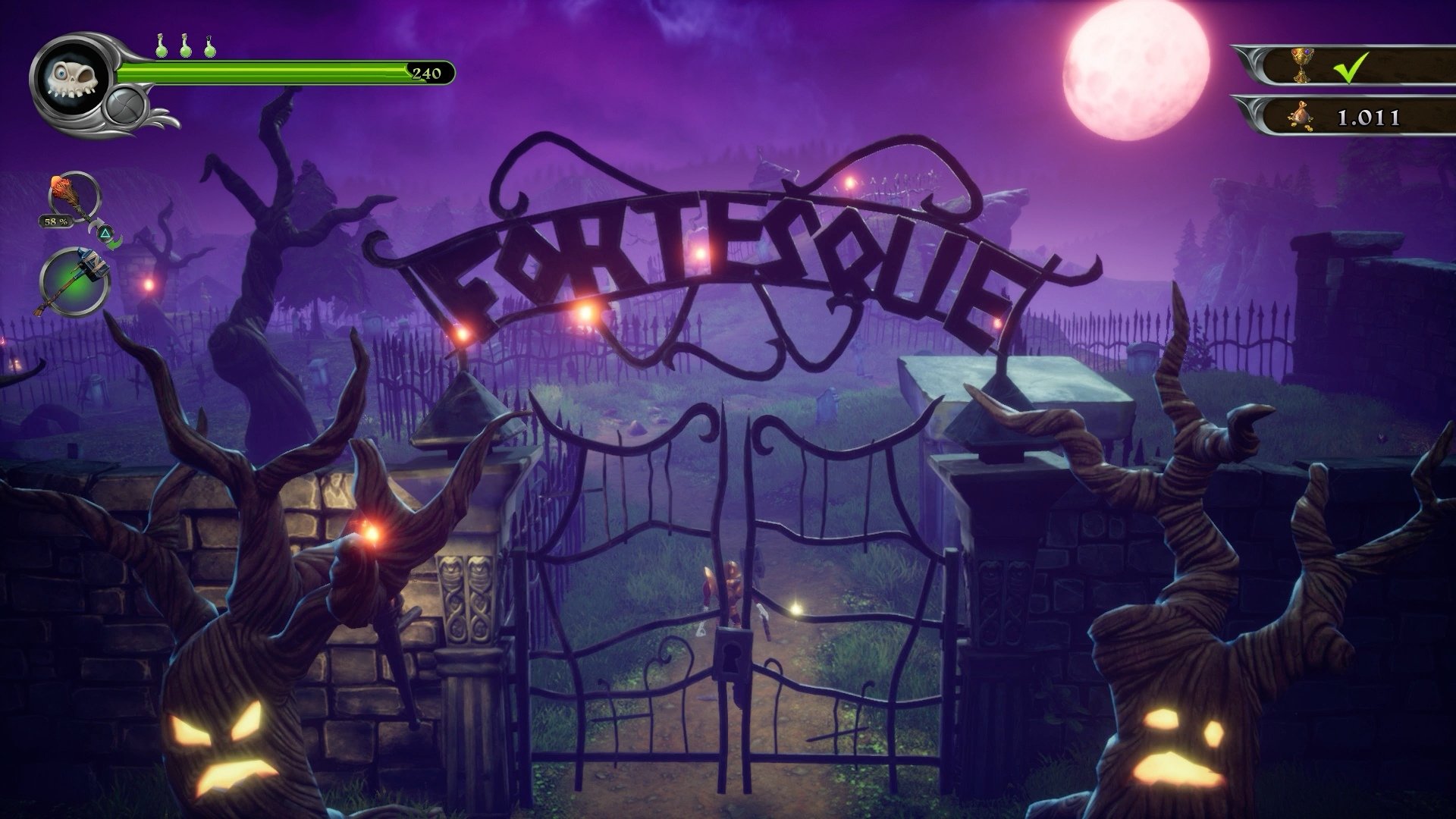Click the 240 health counter

click(427, 72)
